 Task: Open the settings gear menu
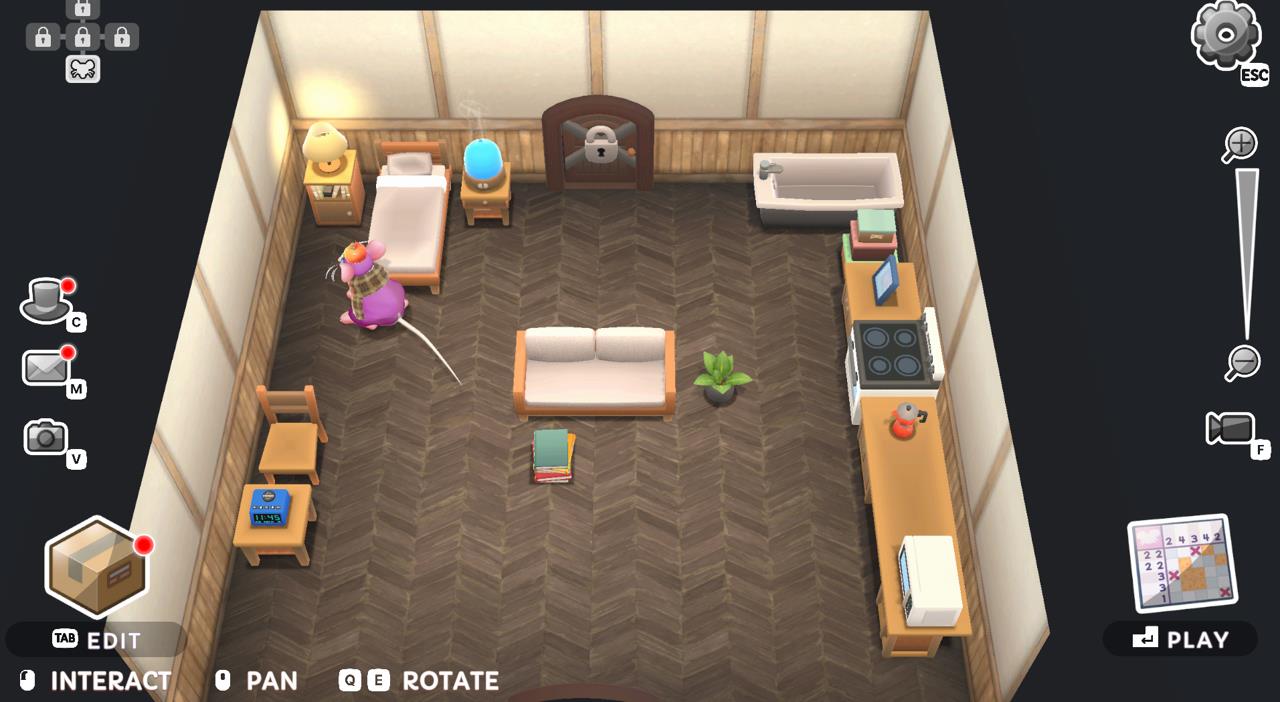tap(1225, 35)
